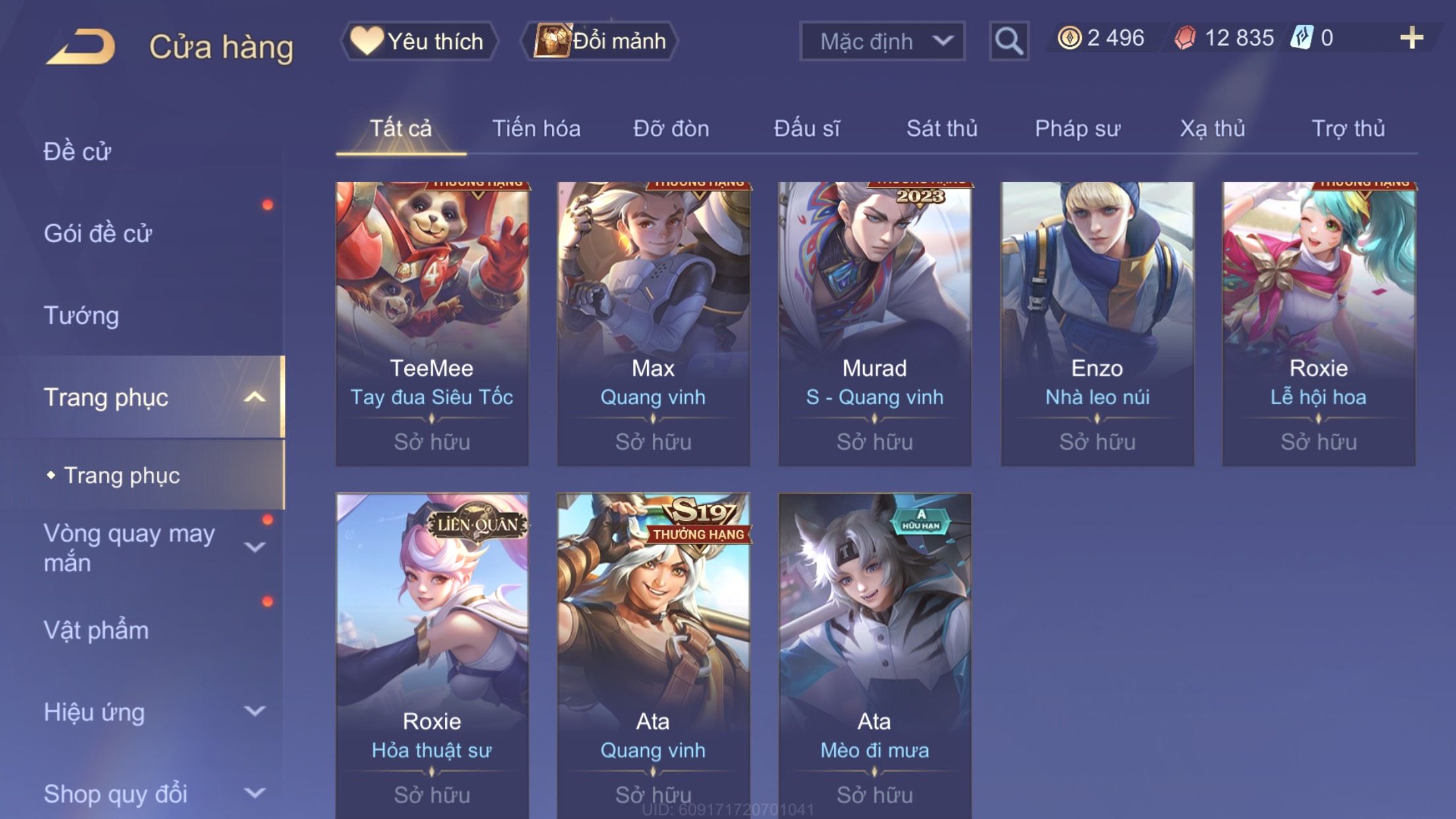Open the Tướng heroes section
This screenshot has width=1456, height=819.
click(82, 315)
